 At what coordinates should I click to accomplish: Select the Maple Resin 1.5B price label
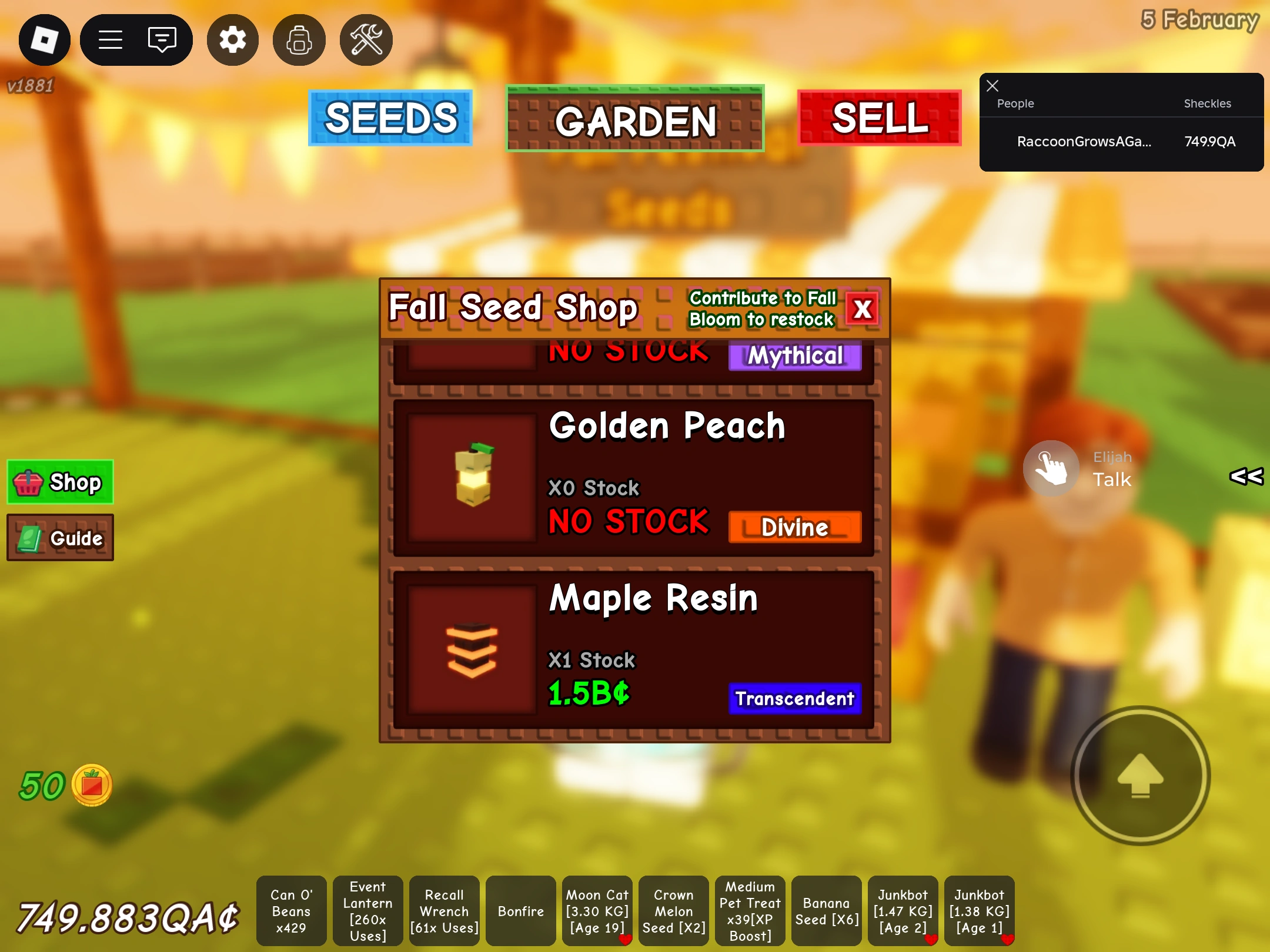pyautogui.click(x=587, y=693)
